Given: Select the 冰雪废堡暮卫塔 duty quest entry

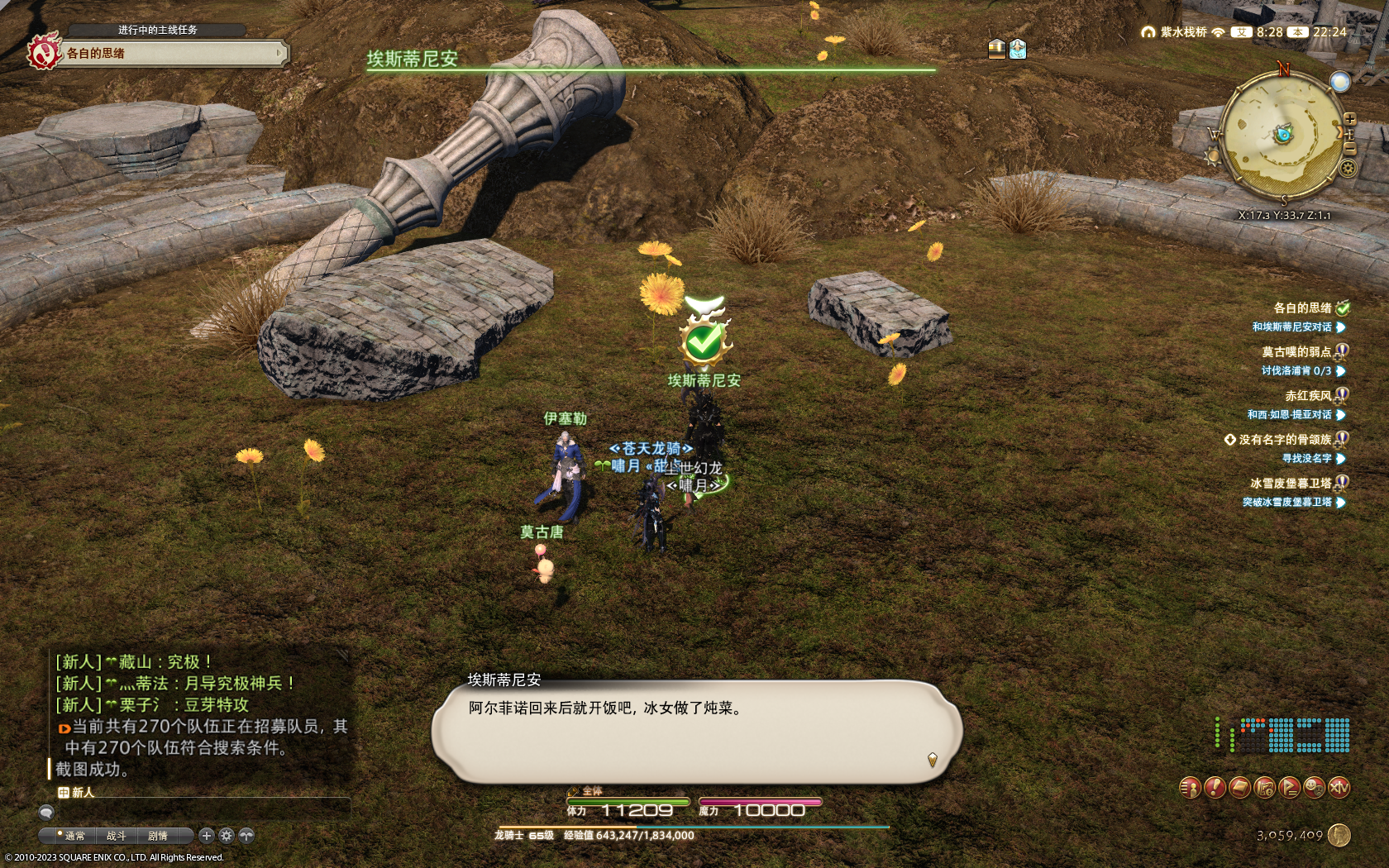Looking at the screenshot, I should (1290, 484).
